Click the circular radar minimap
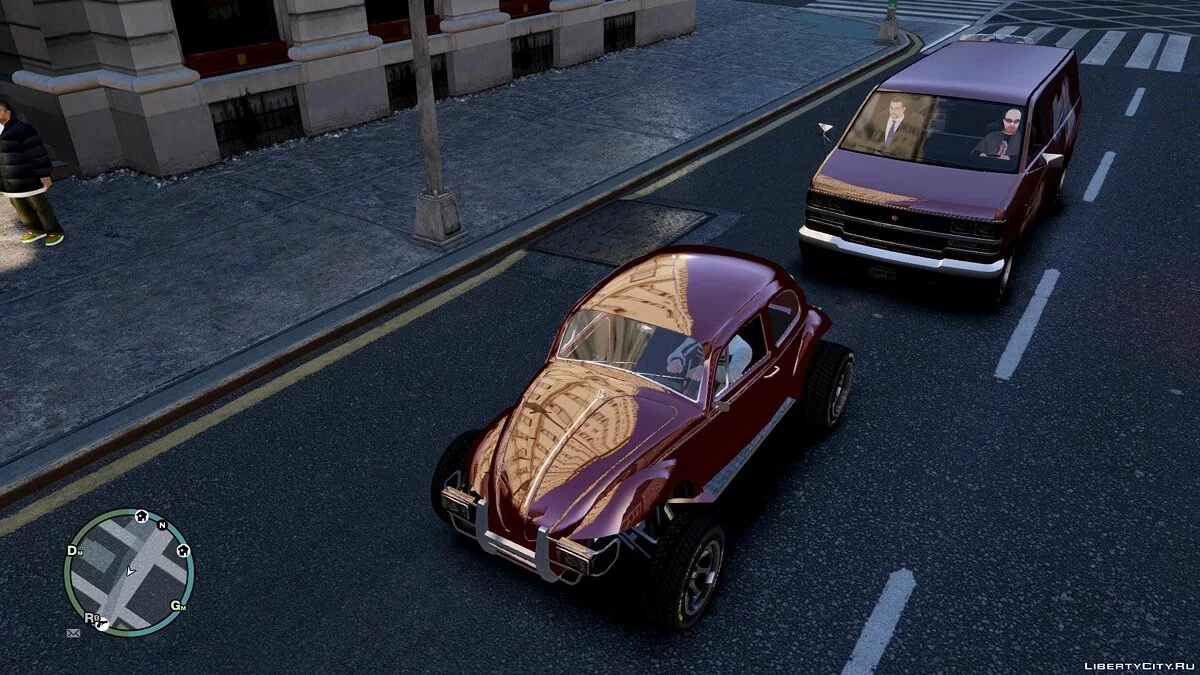This screenshot has width=1200, height=675. [128, 573]
